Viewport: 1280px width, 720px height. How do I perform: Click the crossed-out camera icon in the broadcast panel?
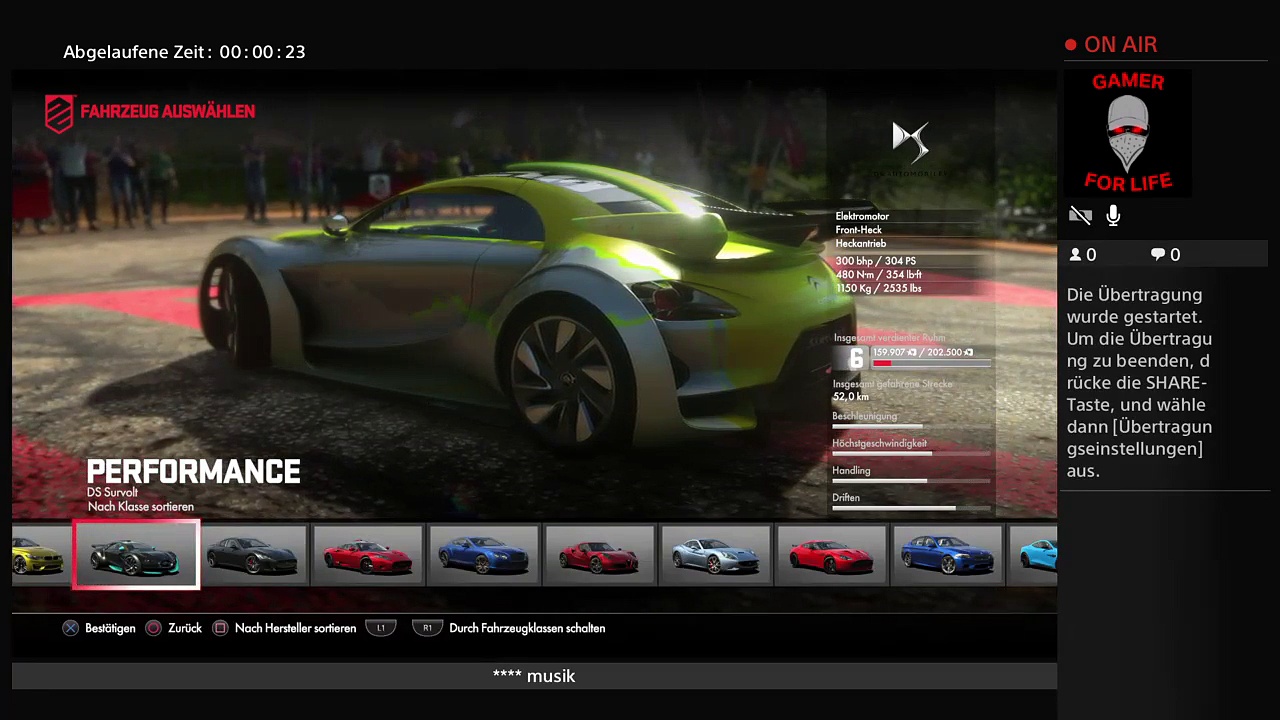pyautogui.click(x=1080, y=215)
